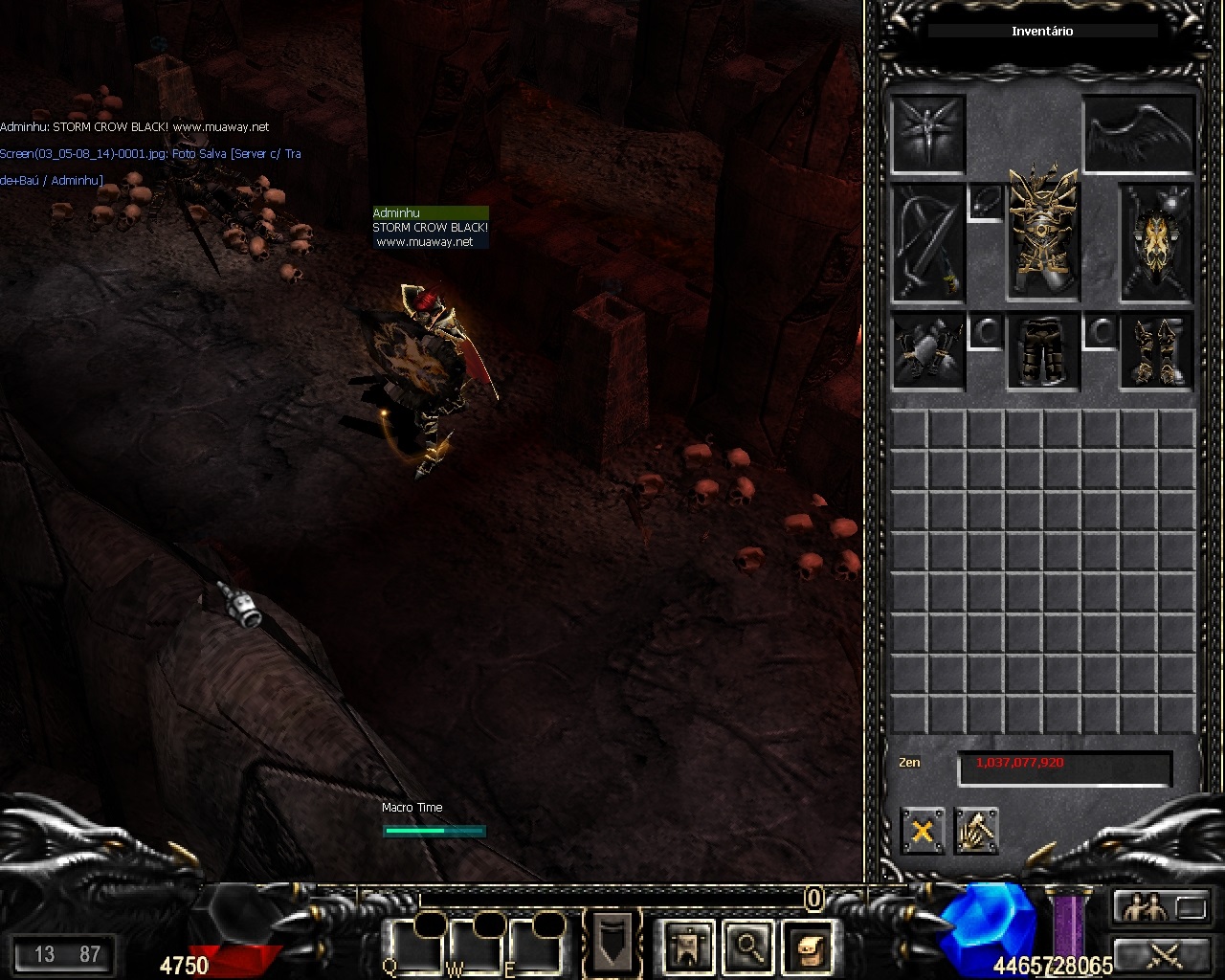Click the empty wings slot
The image size is (1225, 980).
[1139, 134]
